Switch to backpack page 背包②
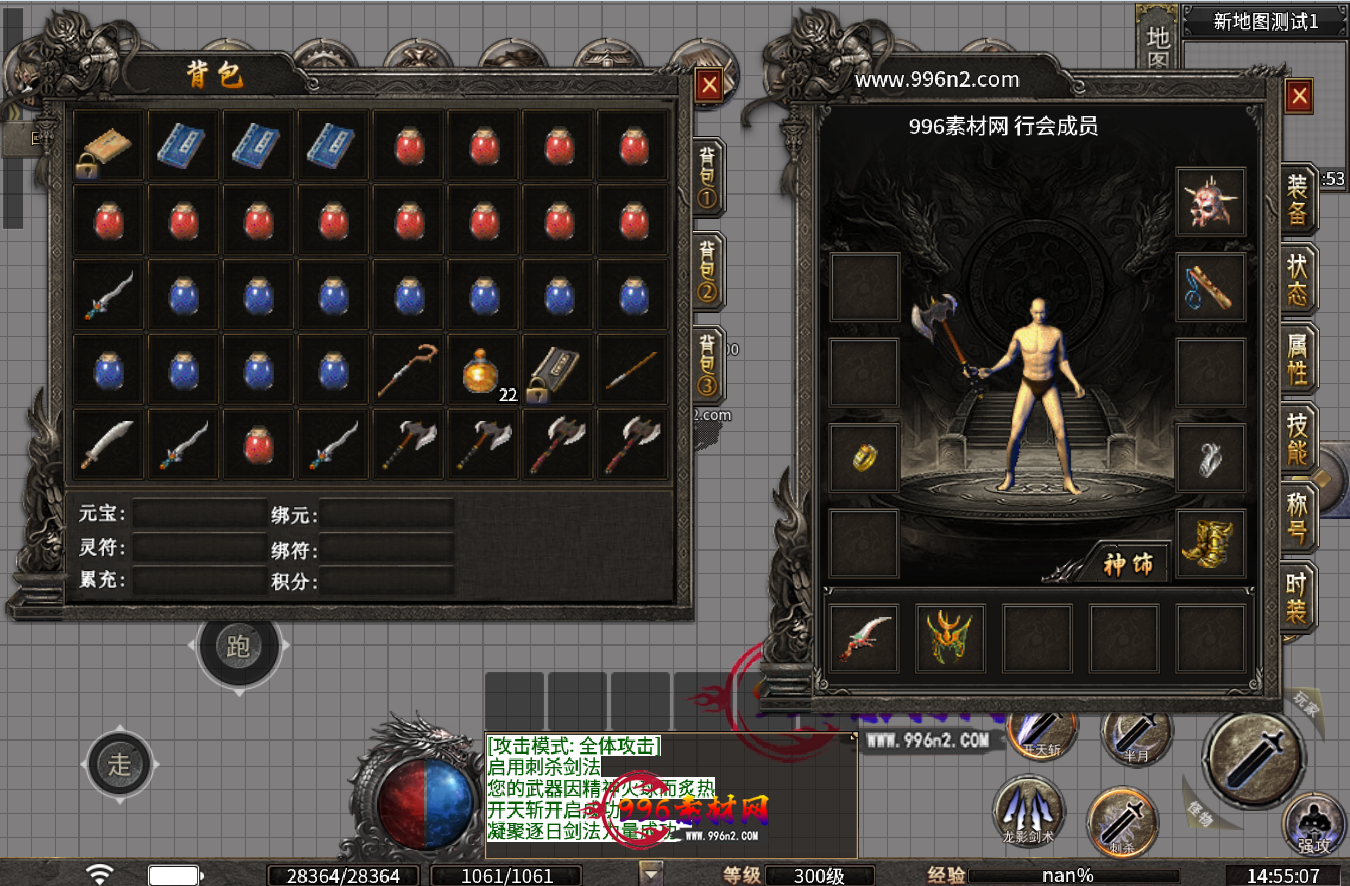The image size is (1350, 886). (707, 271)
